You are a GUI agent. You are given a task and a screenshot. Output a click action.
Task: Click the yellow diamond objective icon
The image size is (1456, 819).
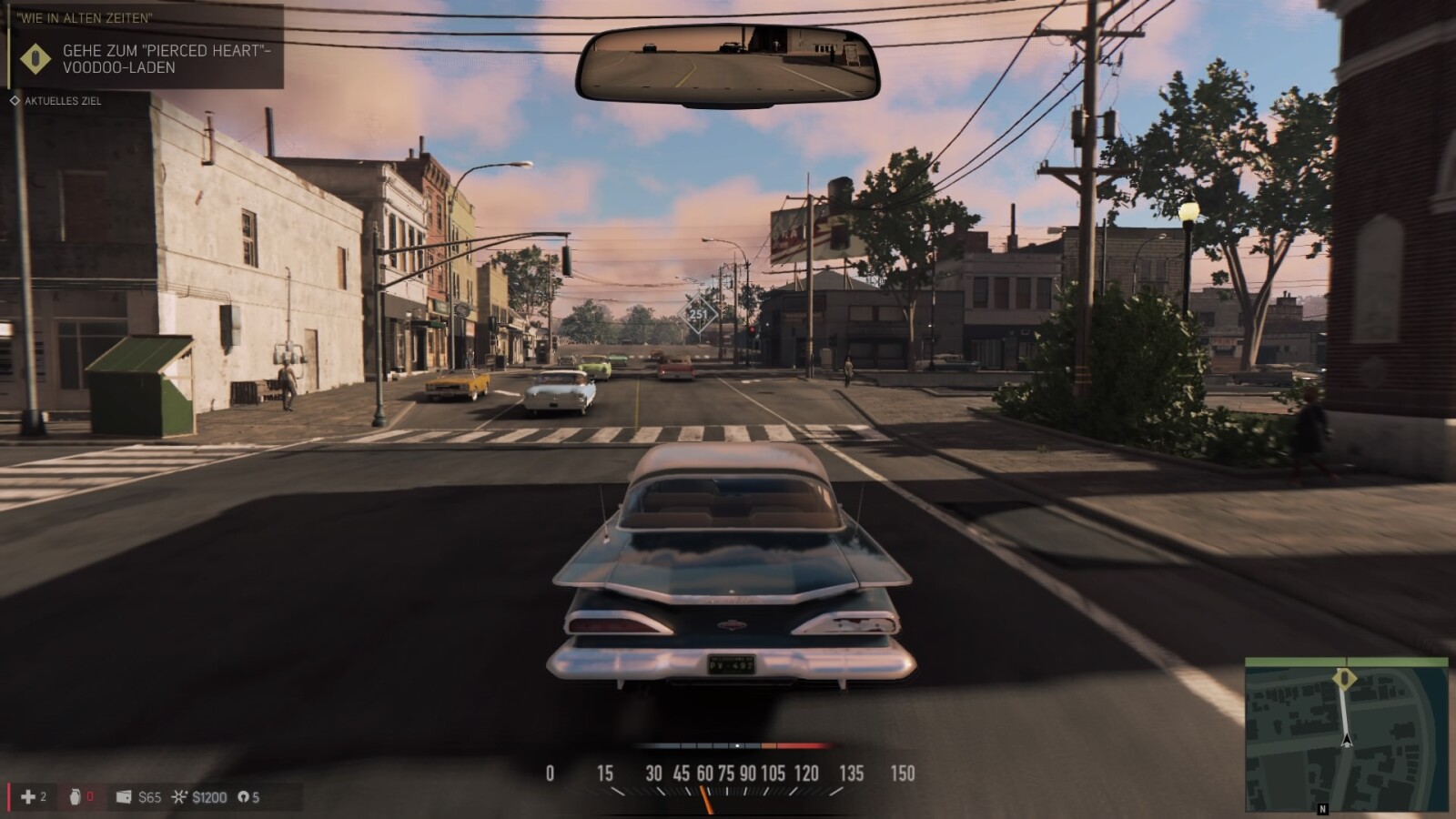[x=35, y=58]
